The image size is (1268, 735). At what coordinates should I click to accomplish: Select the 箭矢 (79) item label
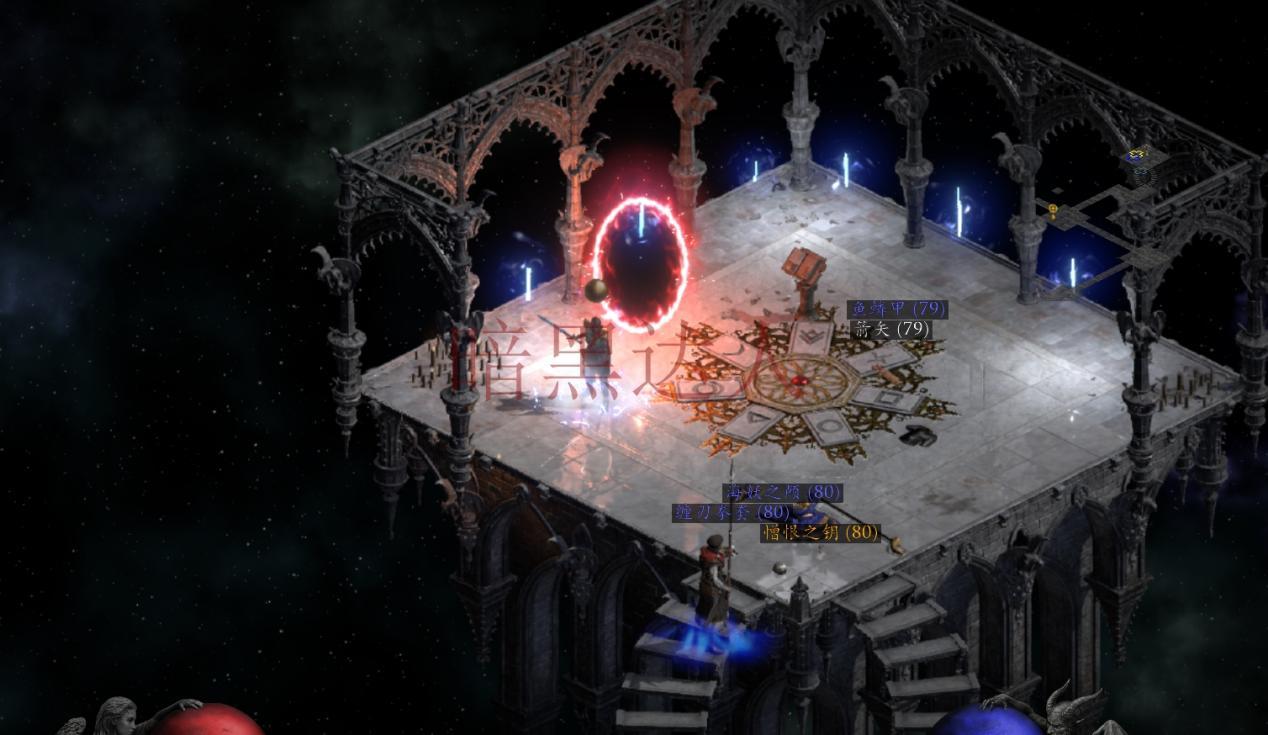pyautogui.click(x=890, y=329)
